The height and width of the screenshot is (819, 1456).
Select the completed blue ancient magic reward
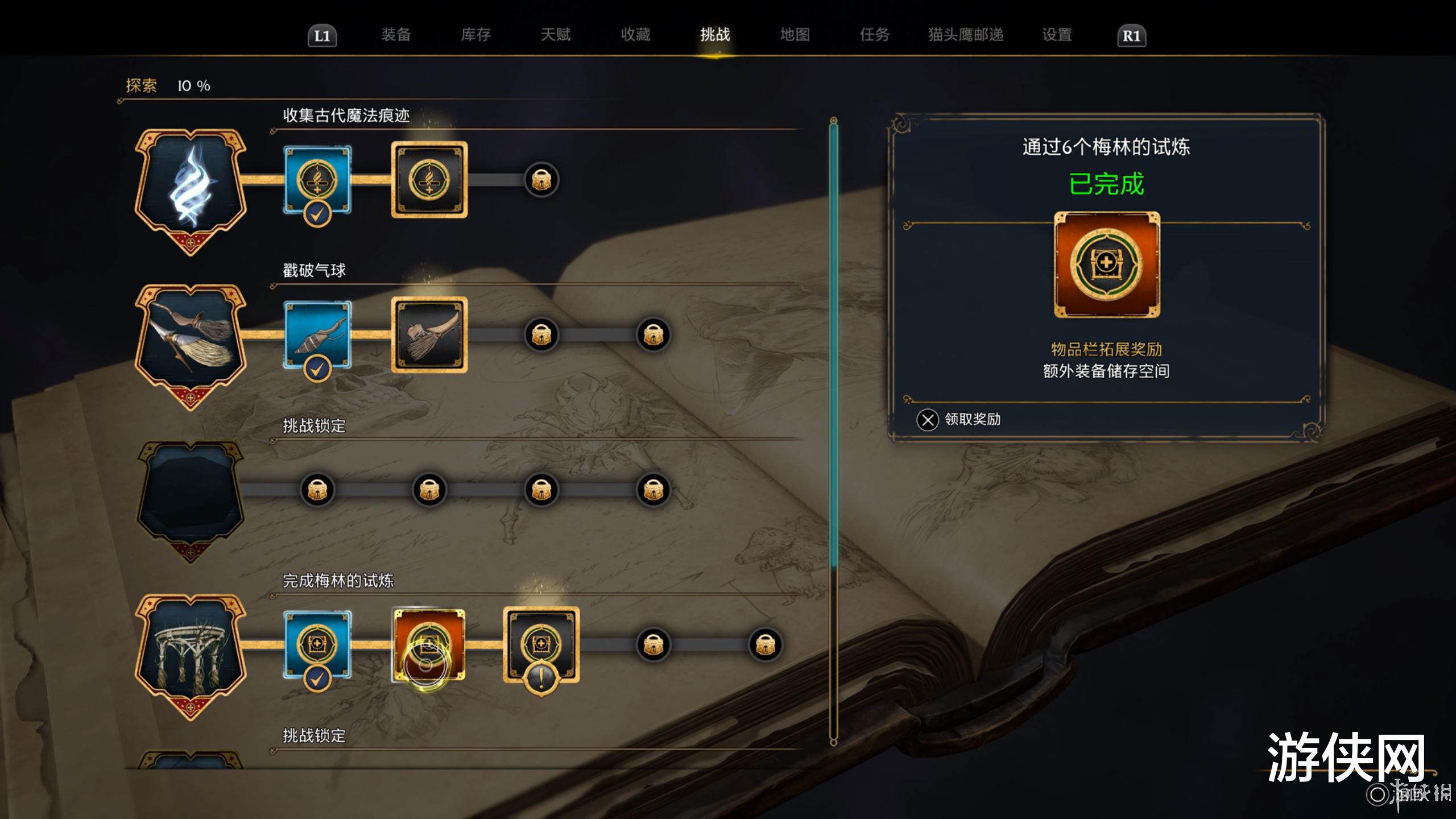[317, 180]
